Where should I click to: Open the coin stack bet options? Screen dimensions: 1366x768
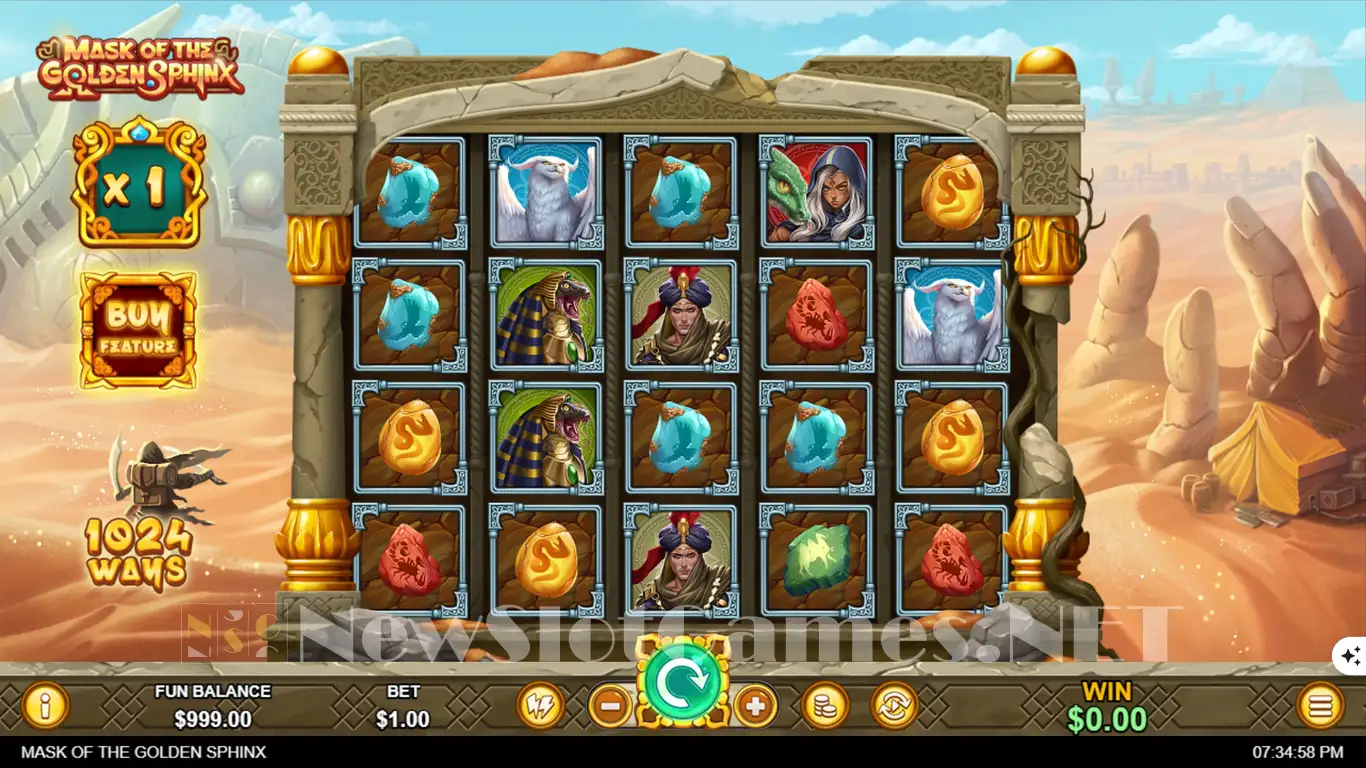coord(825,706)
